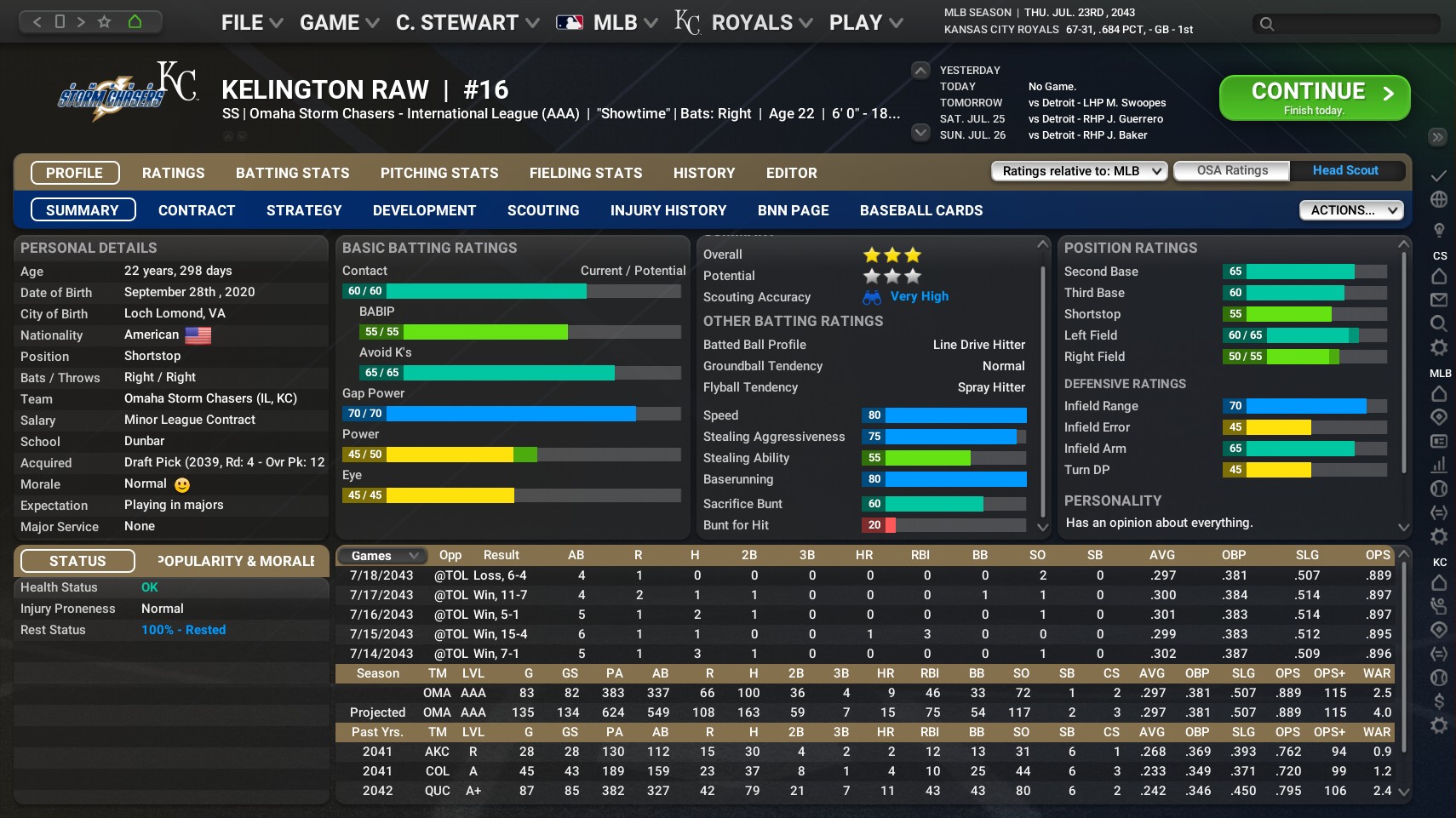Open the Head Scout link
Screen dimensions: 1456x818
click(x=1345, y=170)
